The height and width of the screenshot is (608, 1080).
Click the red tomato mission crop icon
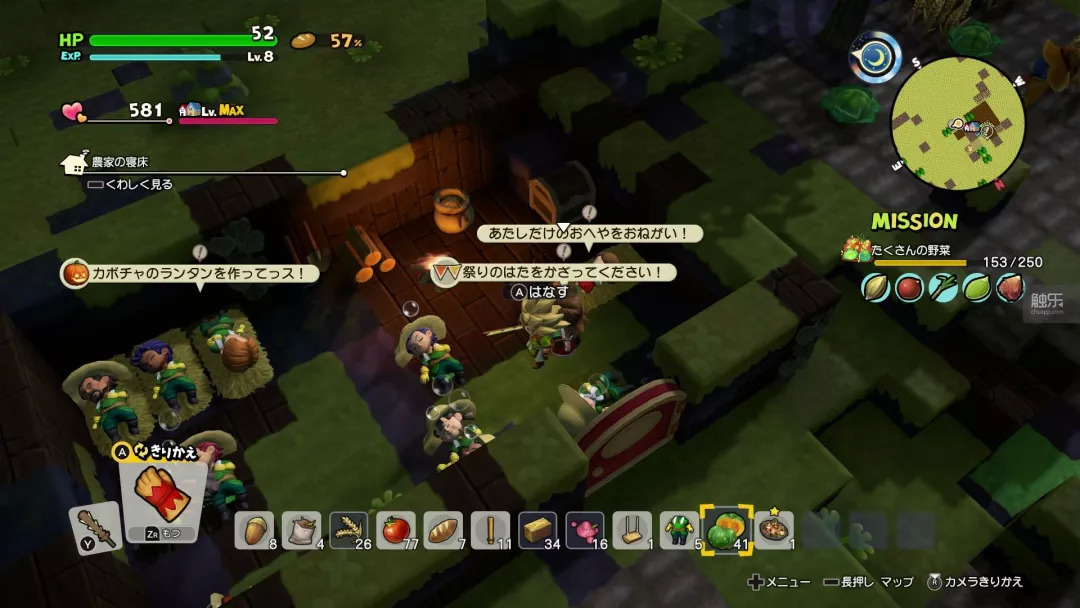[909, 288]
